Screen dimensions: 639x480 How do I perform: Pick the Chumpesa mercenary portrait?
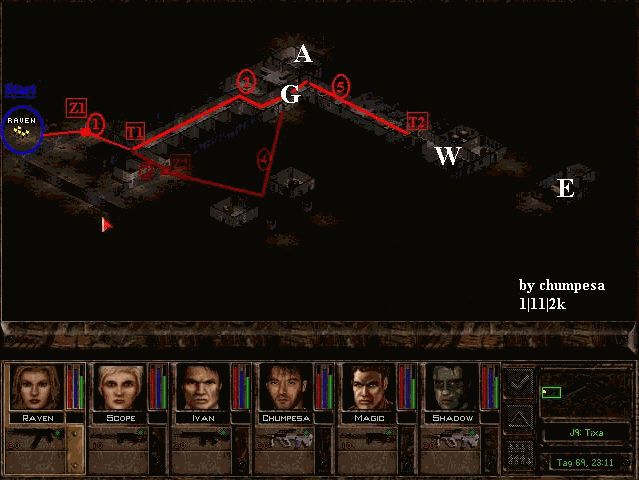(x=286, y=387)
